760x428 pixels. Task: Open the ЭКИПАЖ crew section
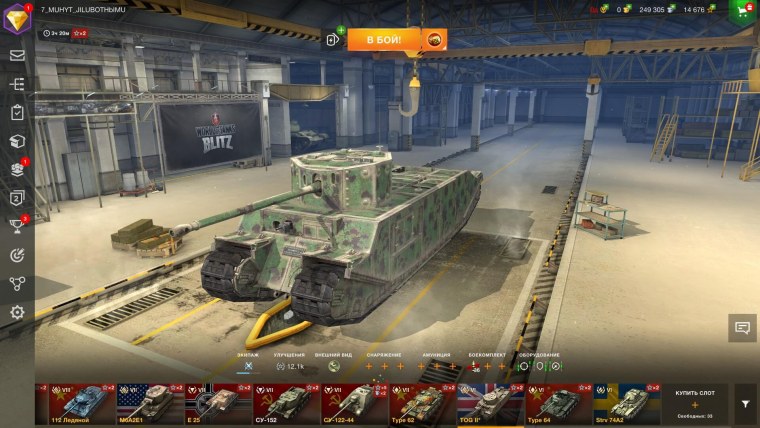tap(248, 364)
